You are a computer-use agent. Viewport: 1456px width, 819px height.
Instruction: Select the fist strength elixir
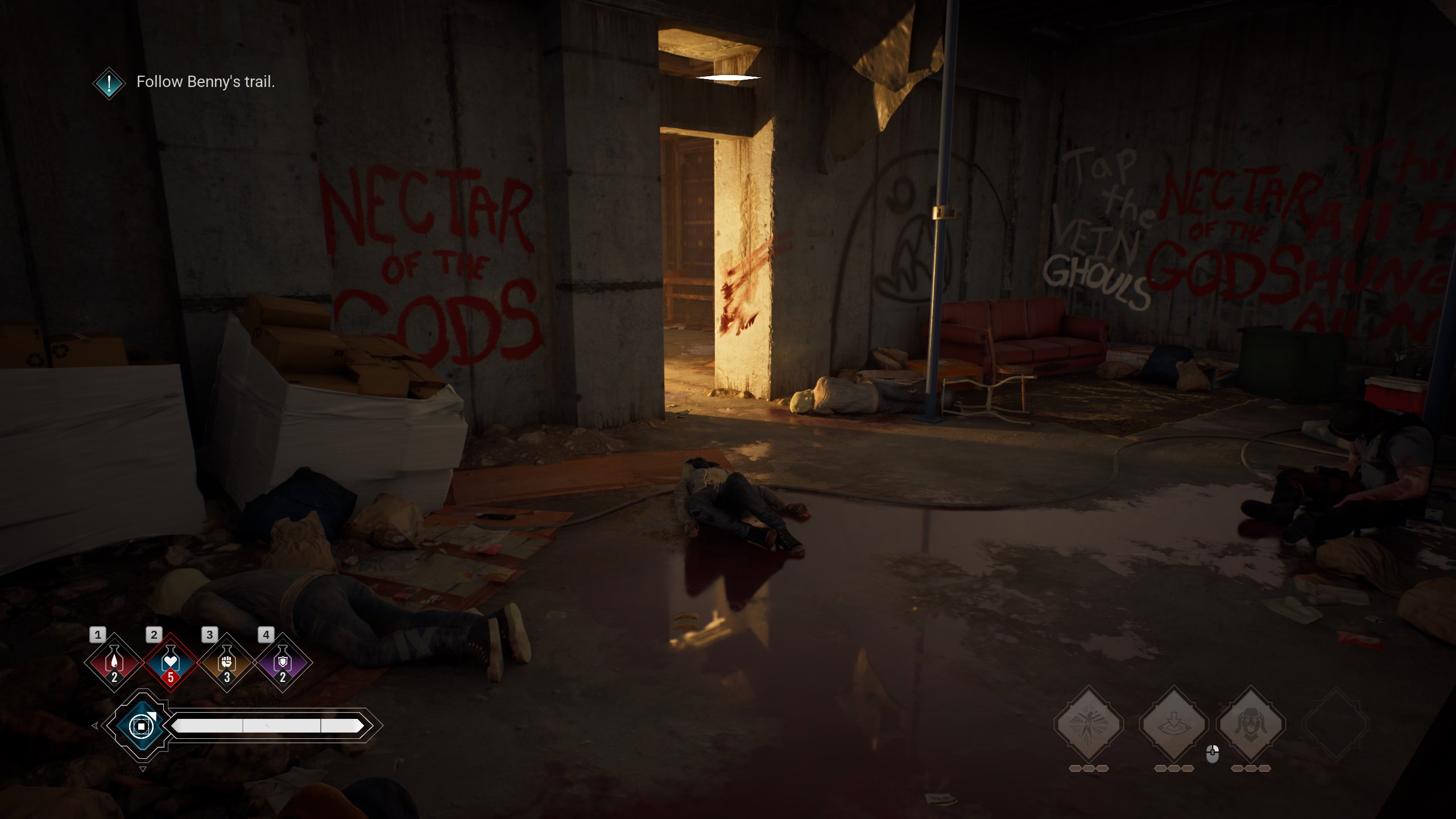(x=226, y=663)
